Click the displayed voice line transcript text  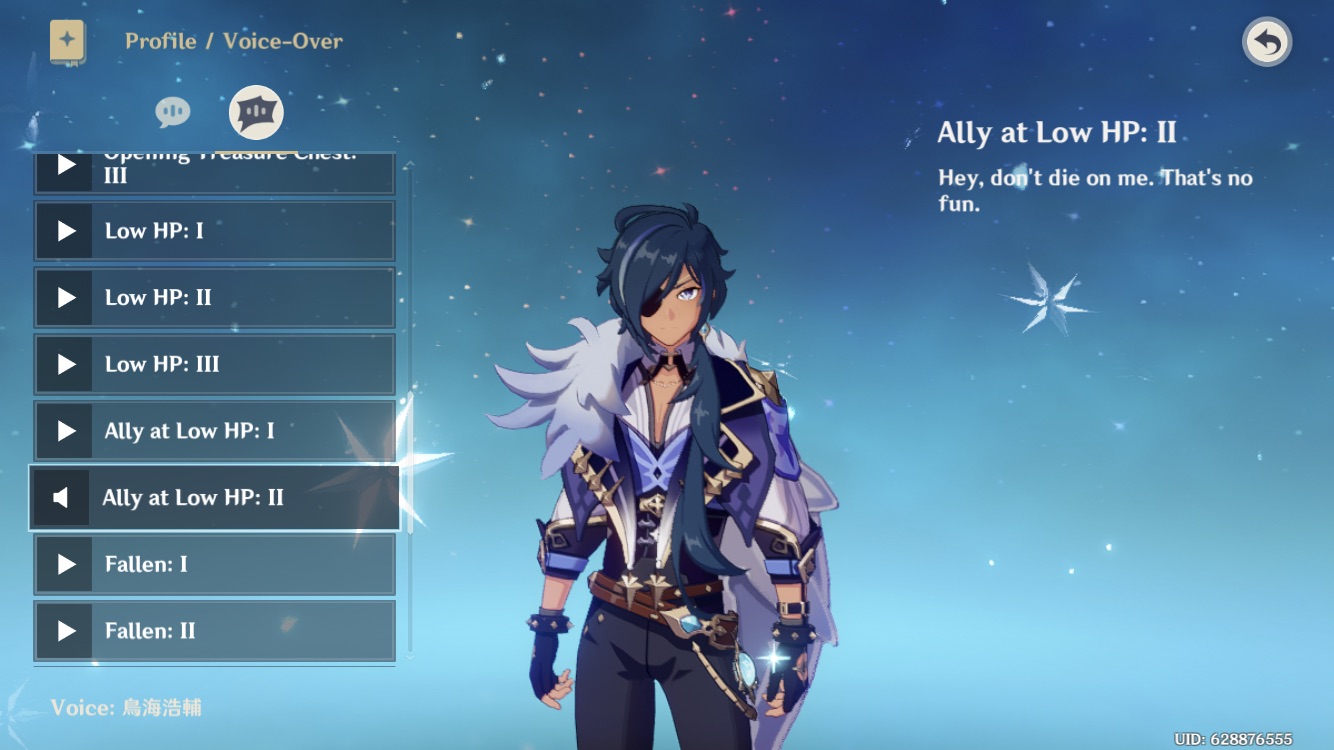tap(1097, 188)
